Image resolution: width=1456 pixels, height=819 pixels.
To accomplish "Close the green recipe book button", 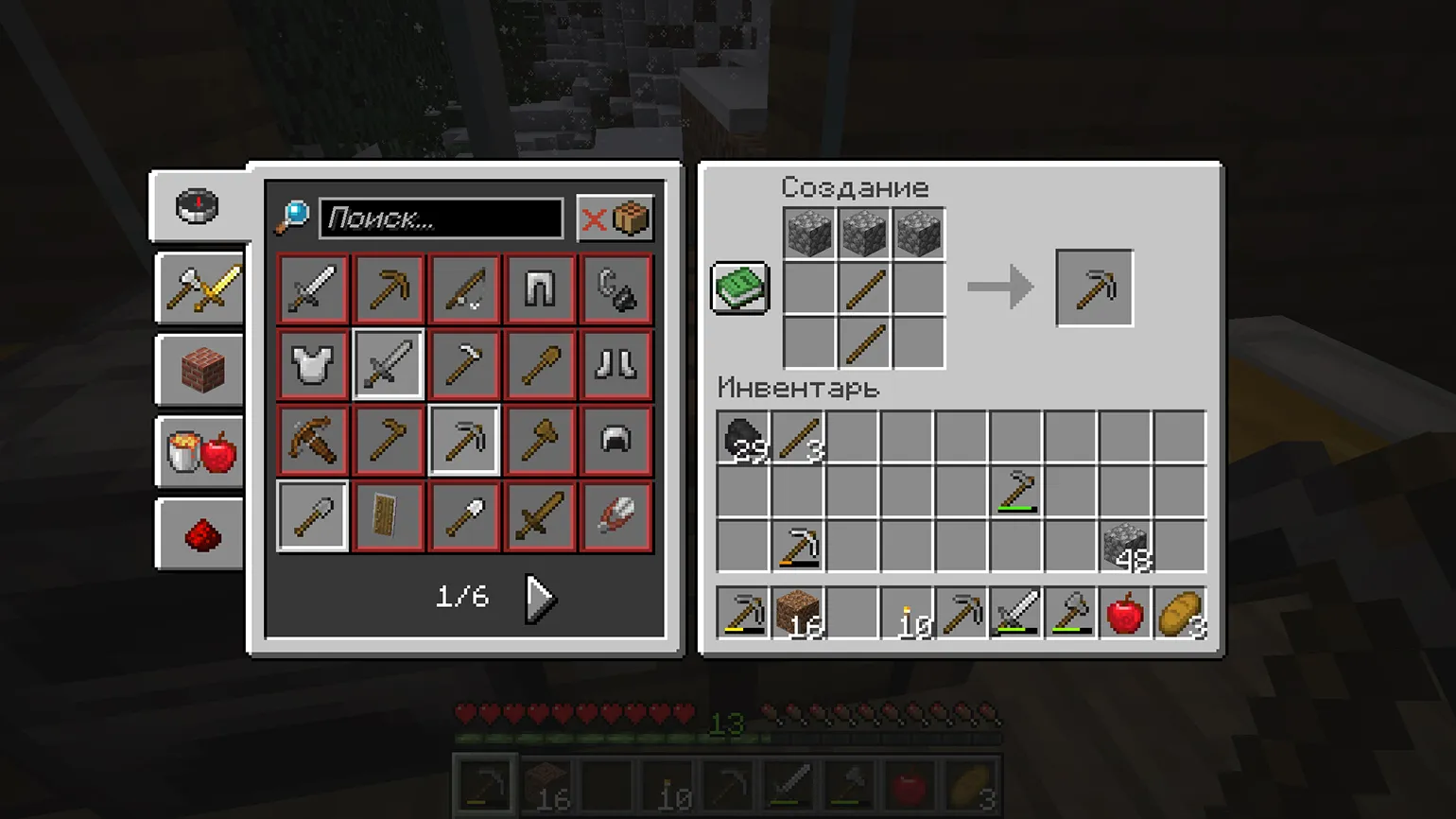I will click(739, 288).
